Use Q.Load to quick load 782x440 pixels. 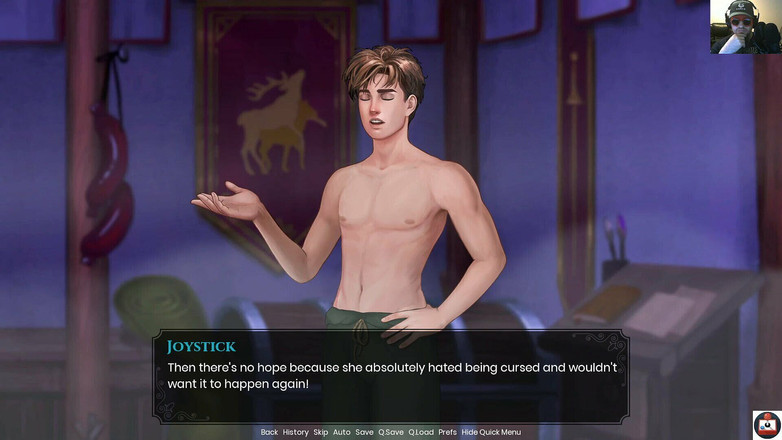click(x=421, y=432)
